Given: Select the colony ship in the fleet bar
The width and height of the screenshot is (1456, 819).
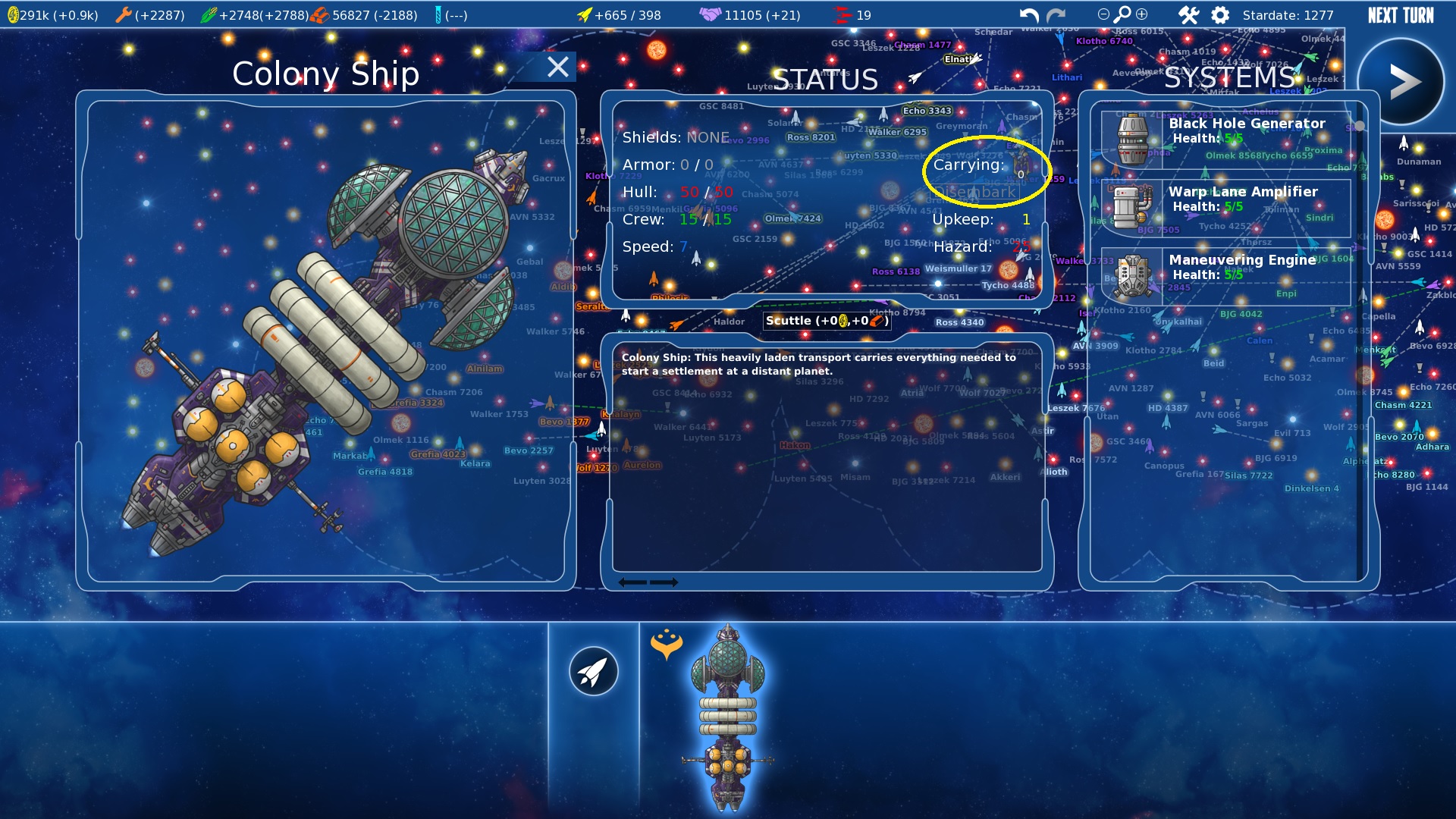Looking at the screenshot, I should coord(728,717).
